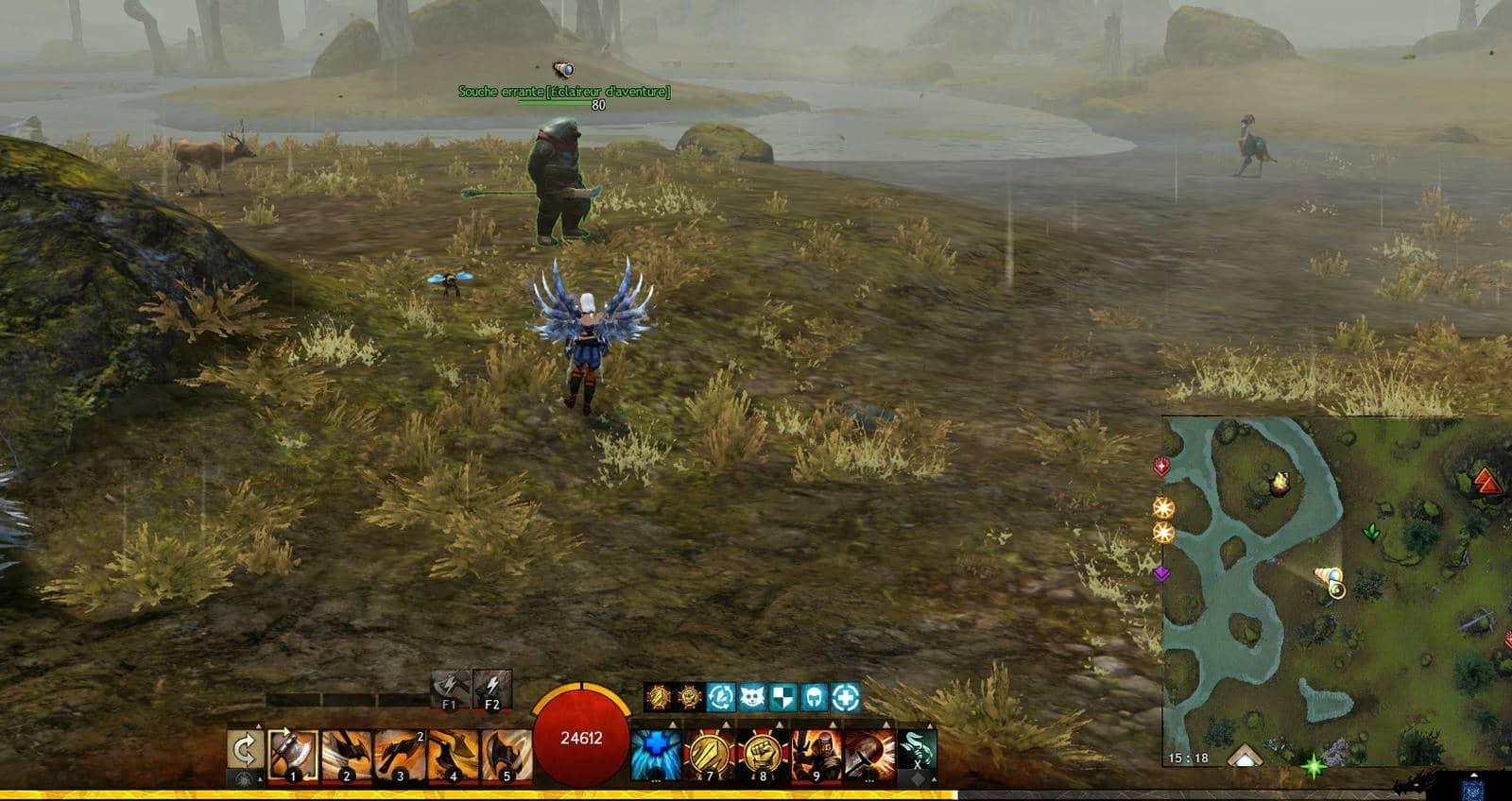This screenshot has height=801, width=1512.
Task: Activate the sword signet in slot 7
Action: tap(710, 755)
